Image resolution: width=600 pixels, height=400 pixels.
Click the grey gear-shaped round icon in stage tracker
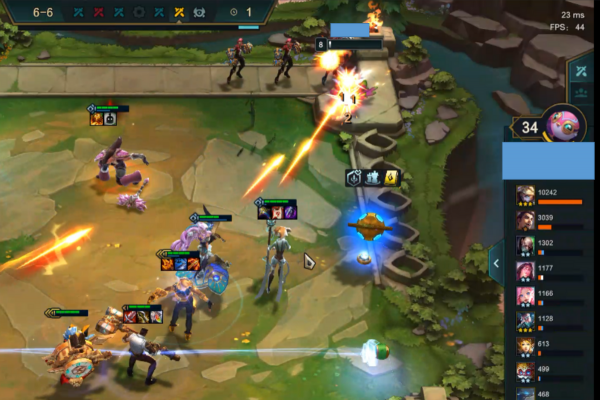pyautogui.click(x=139, y=12)
